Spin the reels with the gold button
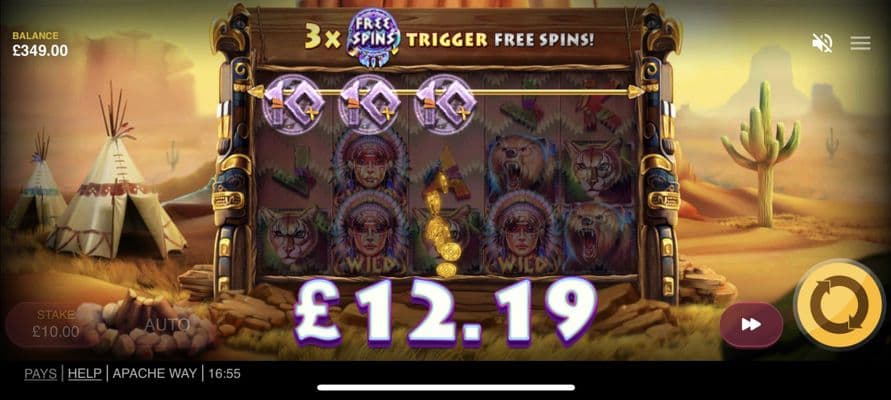 838,306
